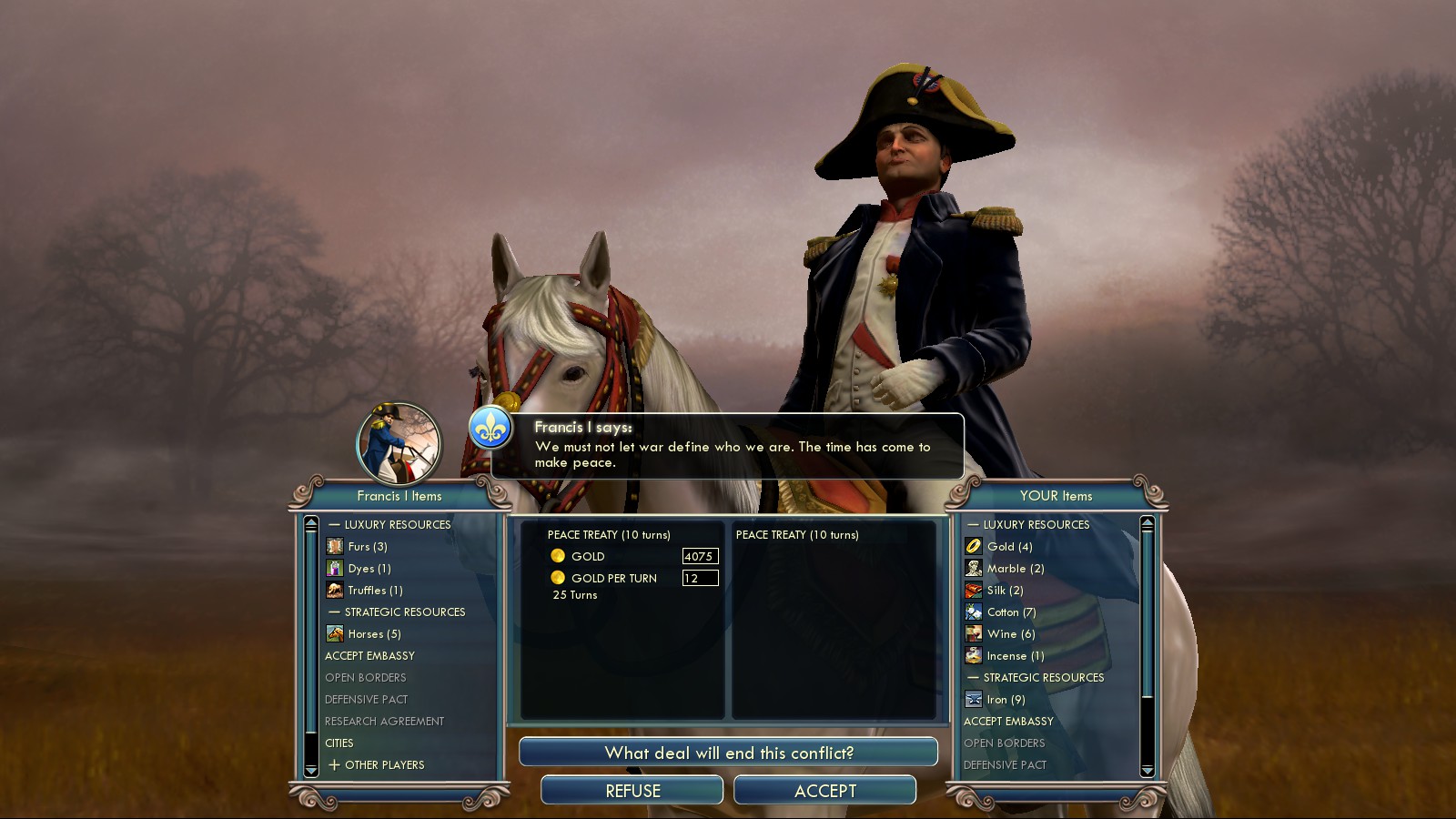Edit the lump sum gold amount field
Viewport: 1456px width, 819px height.
[700, 556]
